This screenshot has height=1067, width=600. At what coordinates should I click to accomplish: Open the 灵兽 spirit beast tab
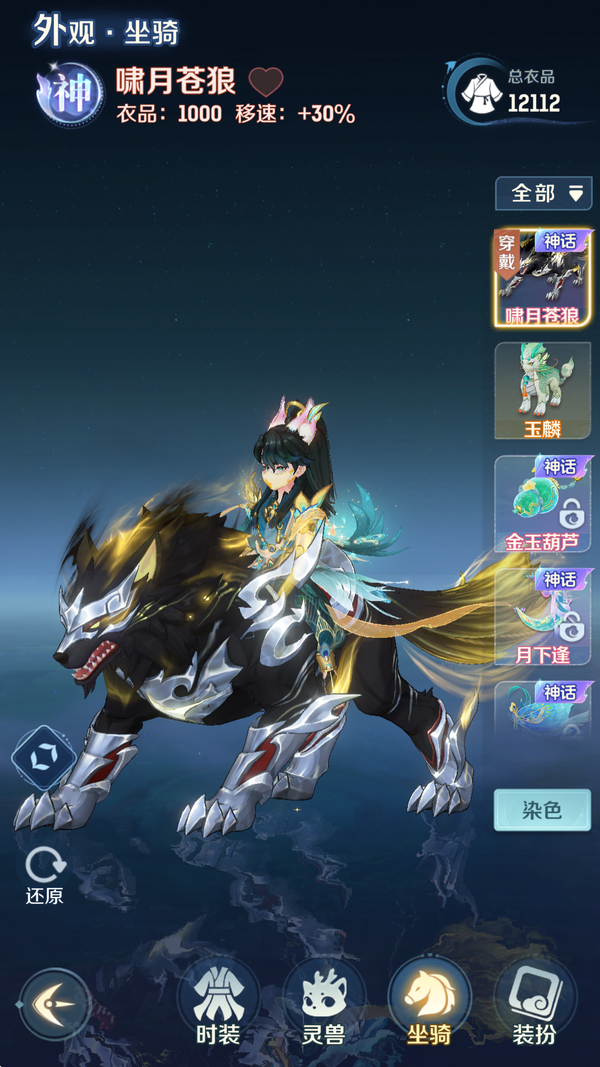323,1001
